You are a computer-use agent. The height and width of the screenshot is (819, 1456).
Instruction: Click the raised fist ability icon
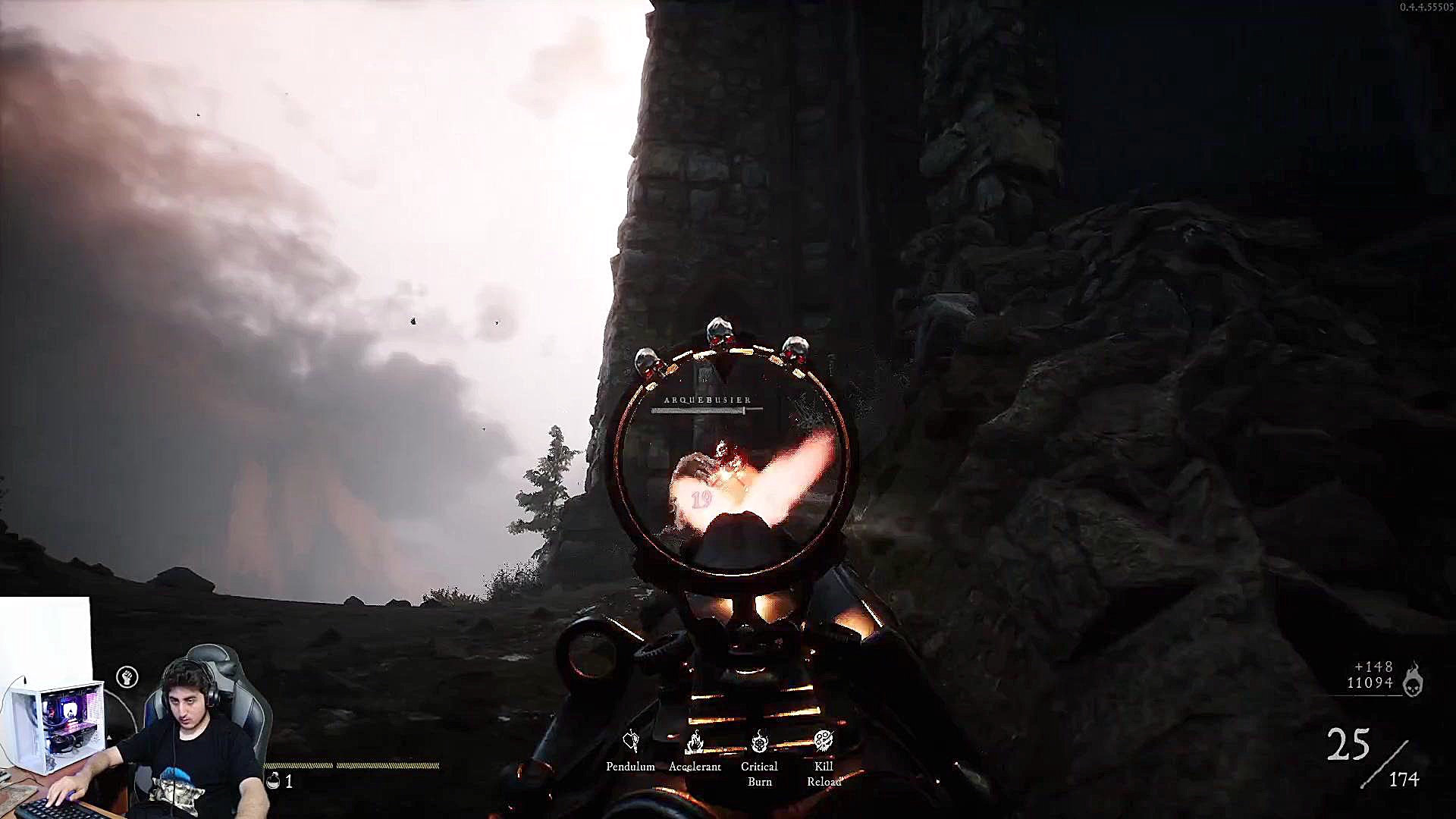pyautogui.click(x=127, y=676)
